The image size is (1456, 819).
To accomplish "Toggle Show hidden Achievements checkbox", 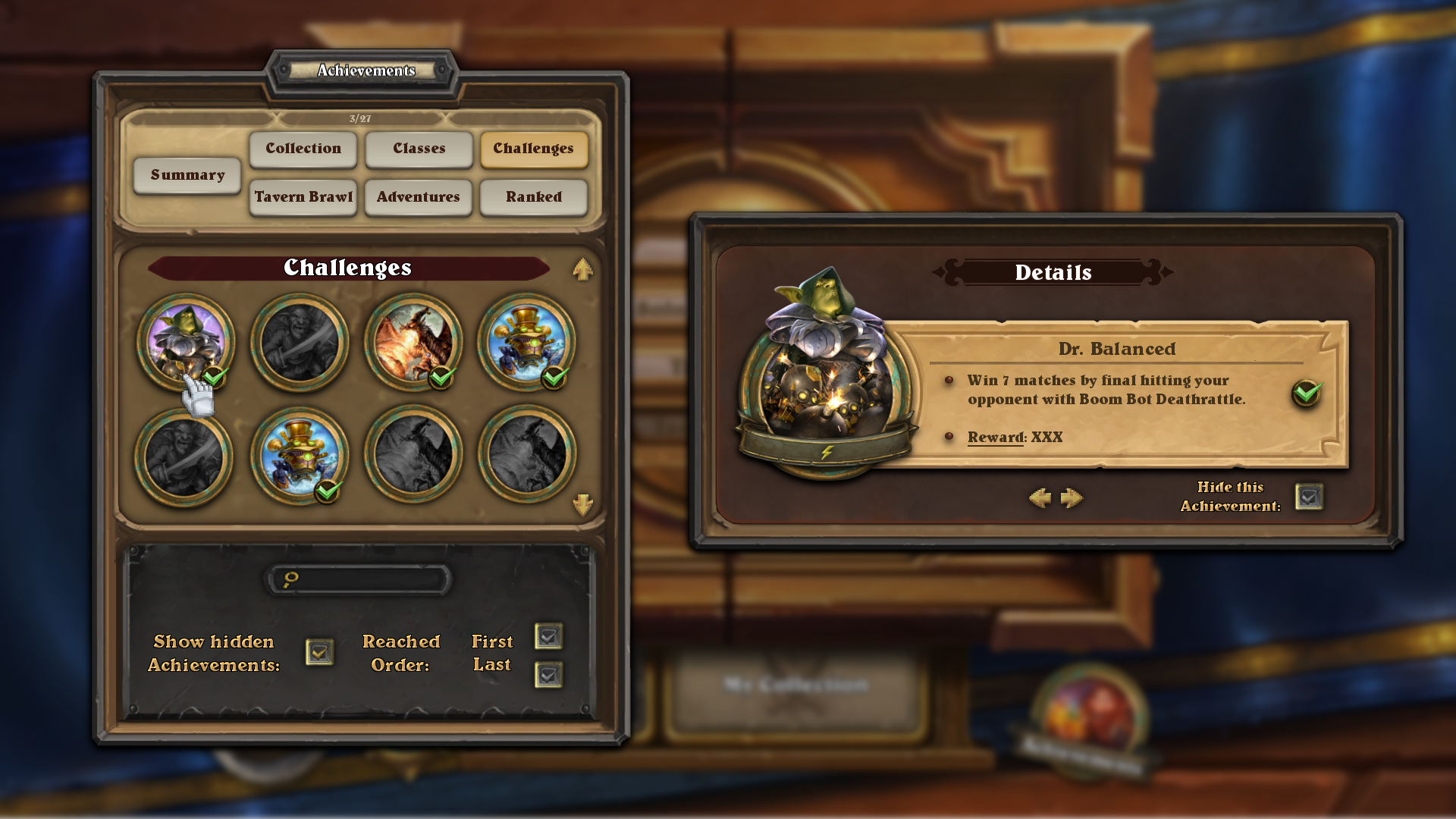I will tap(319, 651).
